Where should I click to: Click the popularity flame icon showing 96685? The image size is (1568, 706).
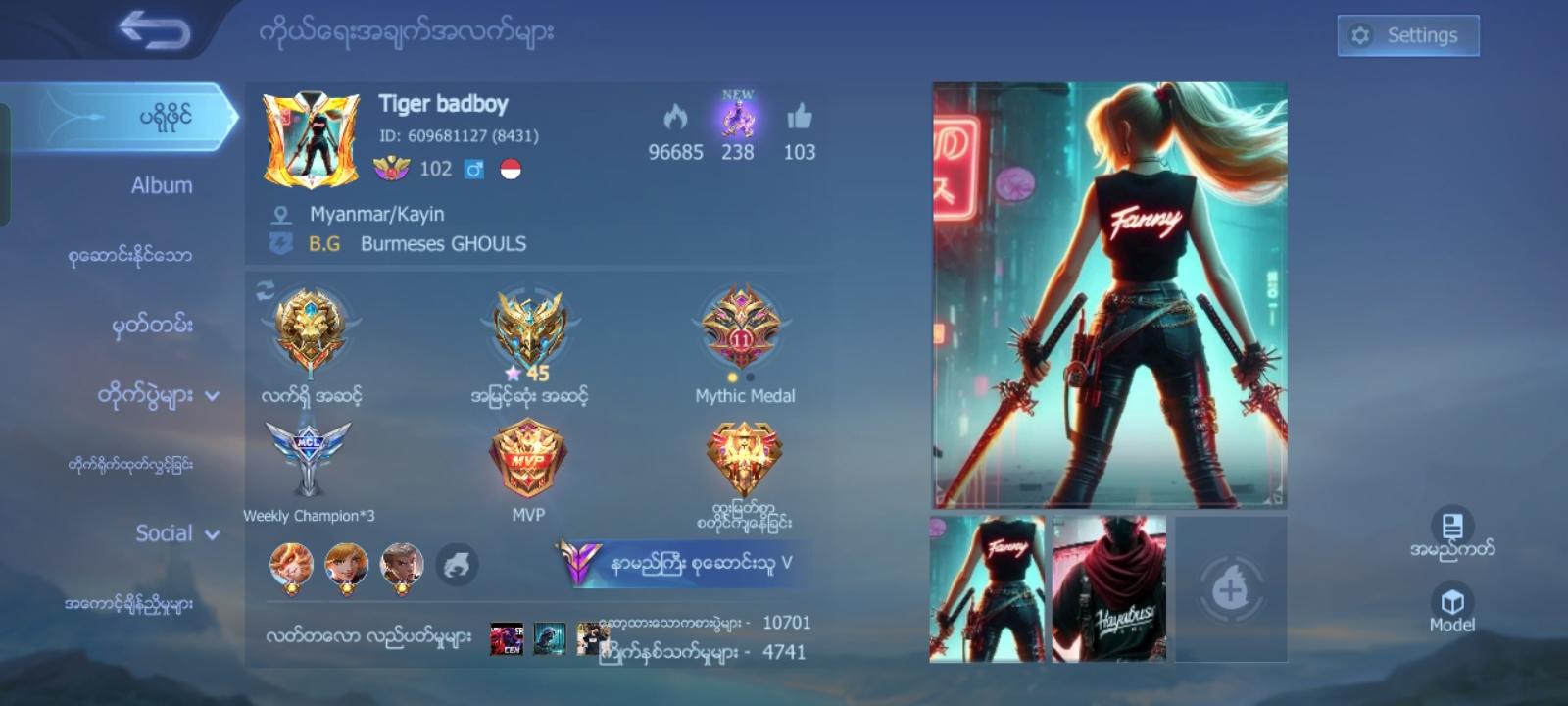pyautogui.click(x=674, y=120)
